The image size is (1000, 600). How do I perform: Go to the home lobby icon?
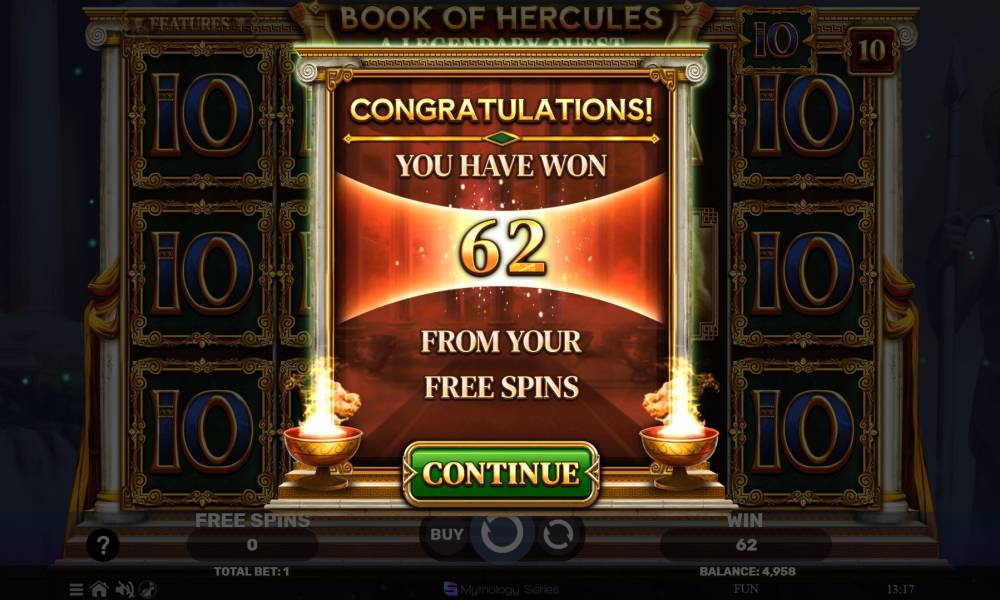(99, 589)
